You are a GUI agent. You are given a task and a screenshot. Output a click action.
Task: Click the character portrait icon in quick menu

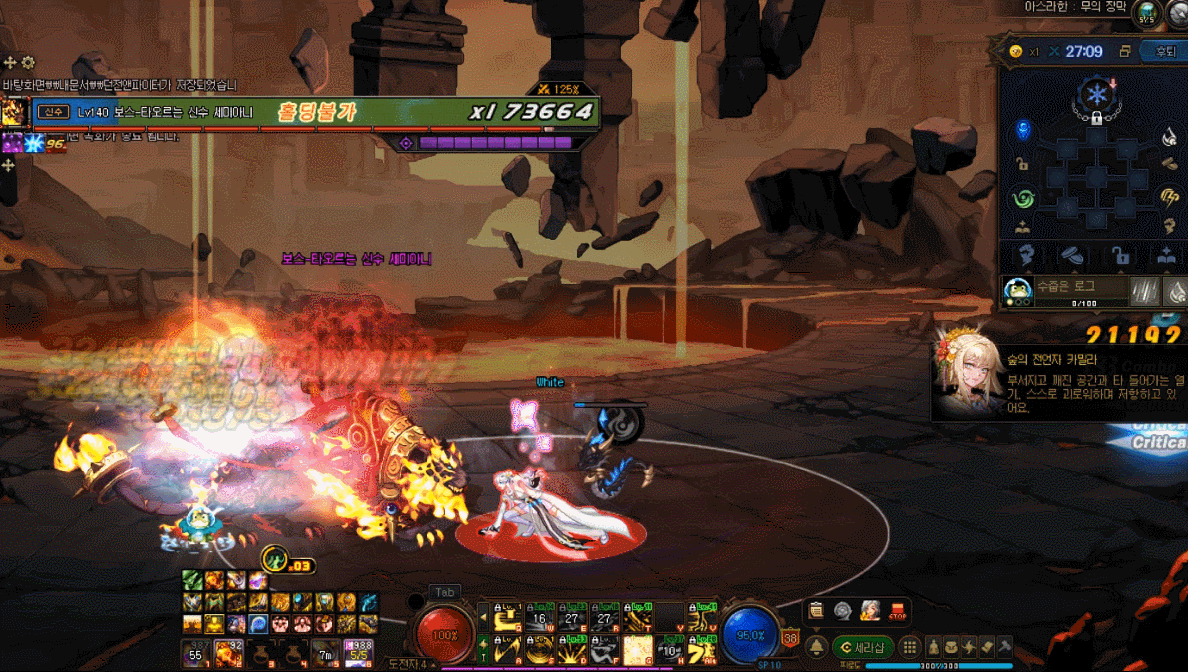click(870, 611)
